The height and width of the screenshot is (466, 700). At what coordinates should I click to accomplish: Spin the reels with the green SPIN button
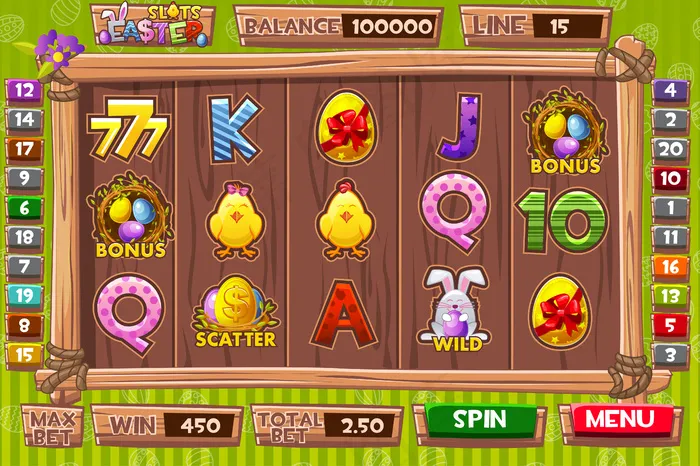480,420
